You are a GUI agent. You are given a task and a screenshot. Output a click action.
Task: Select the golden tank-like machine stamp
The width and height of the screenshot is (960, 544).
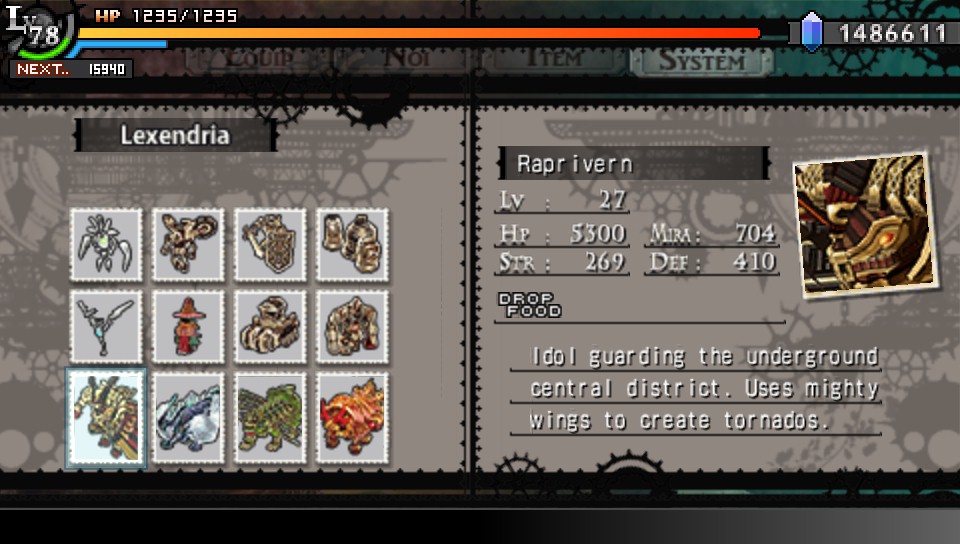tap(269, 327)
